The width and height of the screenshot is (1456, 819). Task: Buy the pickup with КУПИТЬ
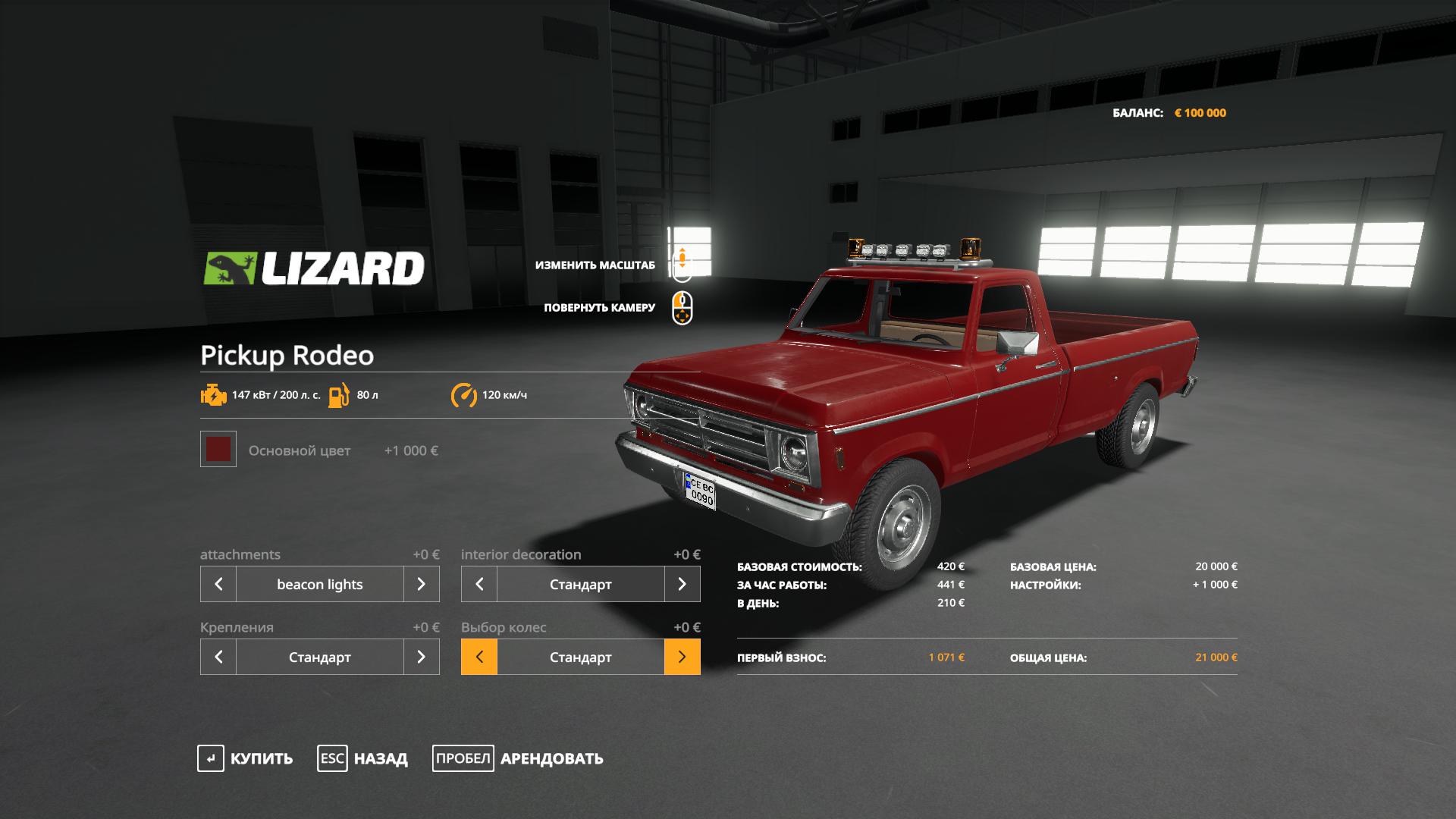(x=246, y=758)
